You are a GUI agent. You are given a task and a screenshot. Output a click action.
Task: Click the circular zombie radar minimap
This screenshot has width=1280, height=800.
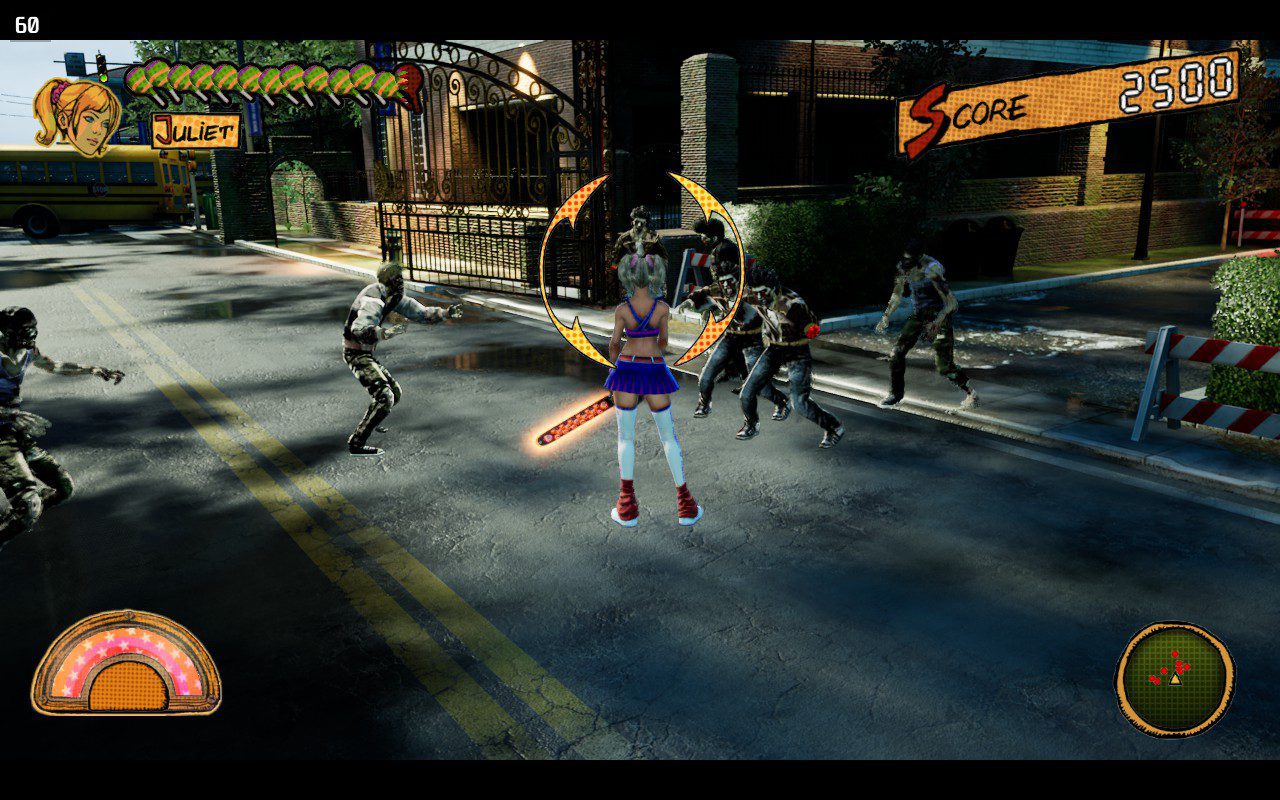click(1175, 678)
